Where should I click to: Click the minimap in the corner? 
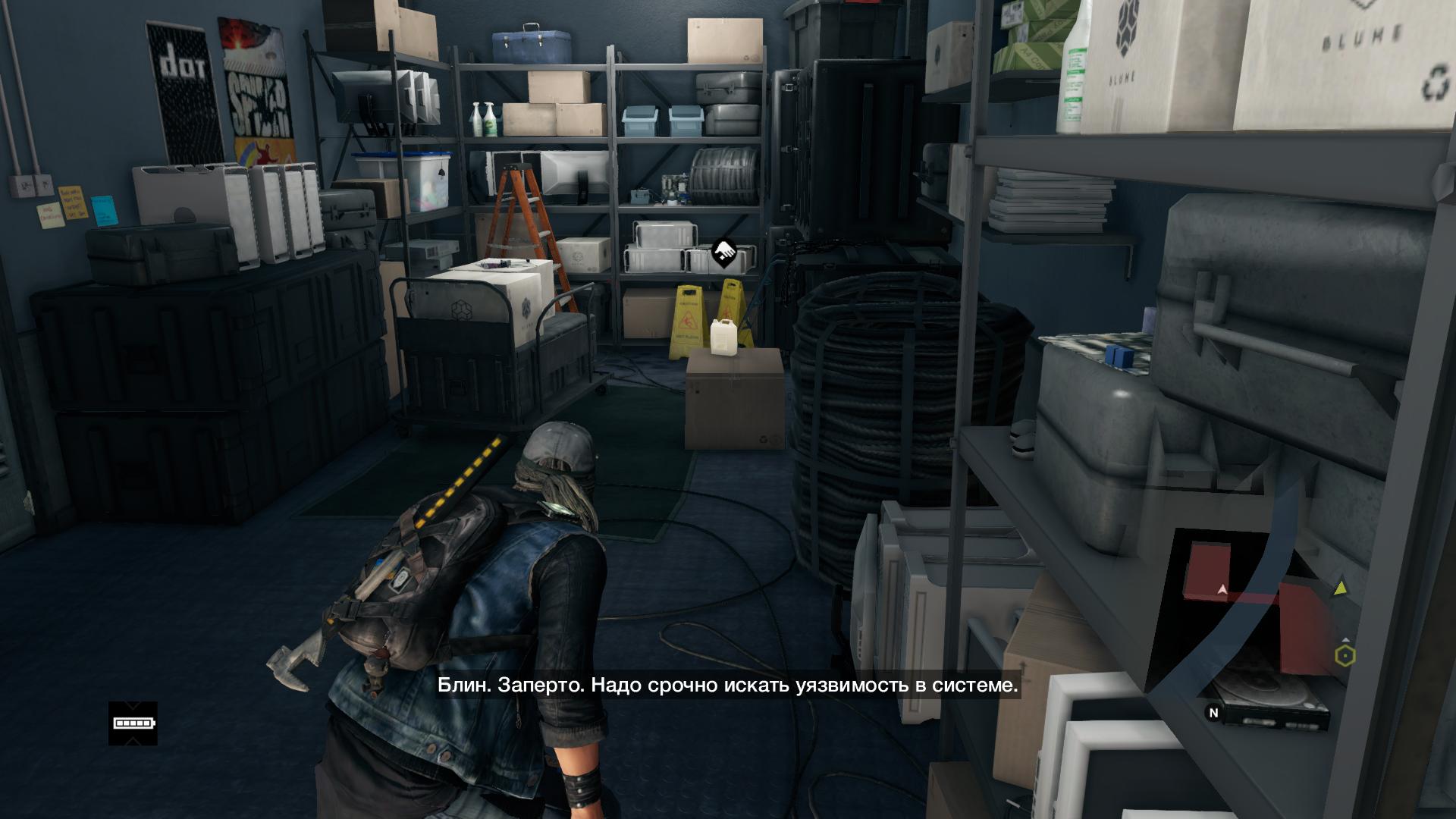pyautogui.click(x=1259, y=622)
